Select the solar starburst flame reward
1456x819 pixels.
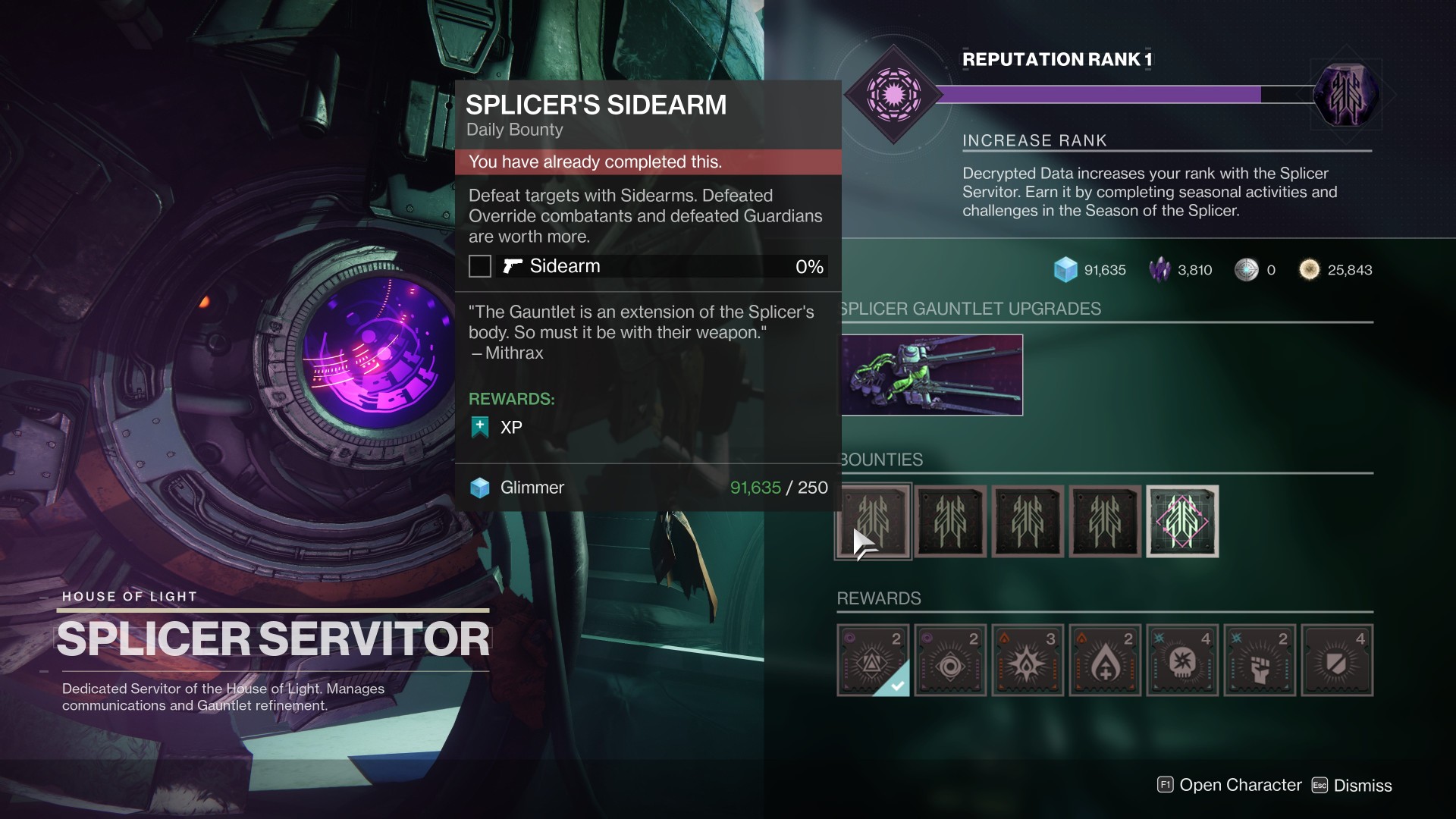point(1028,661)
